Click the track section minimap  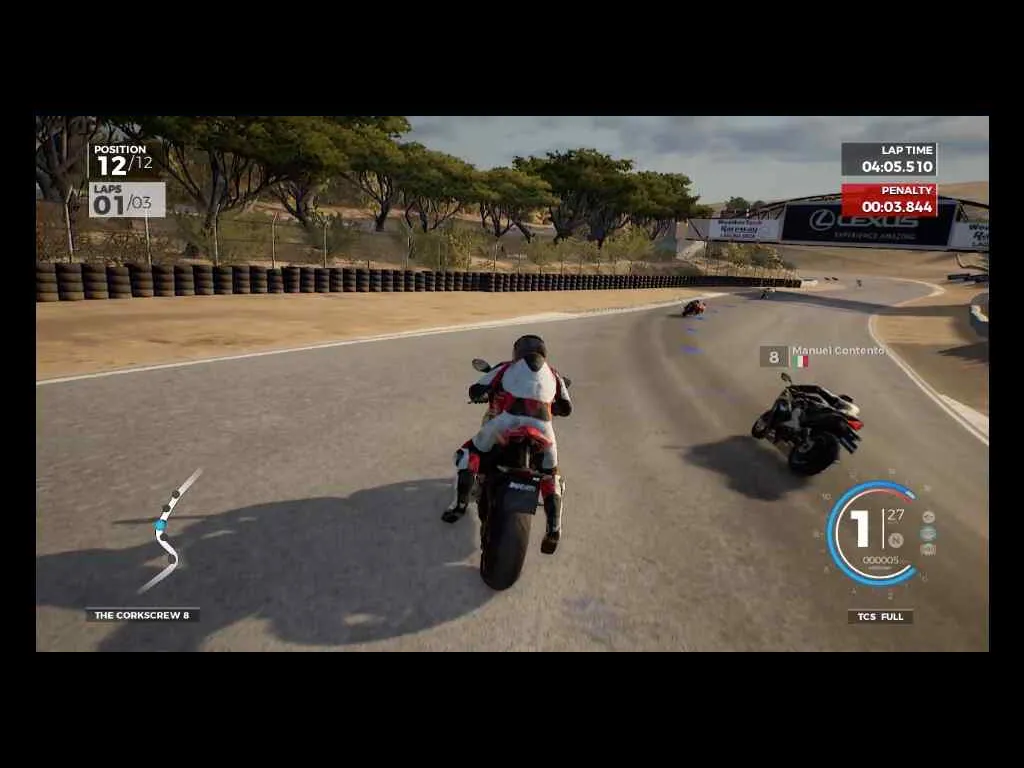click(168, 532)
